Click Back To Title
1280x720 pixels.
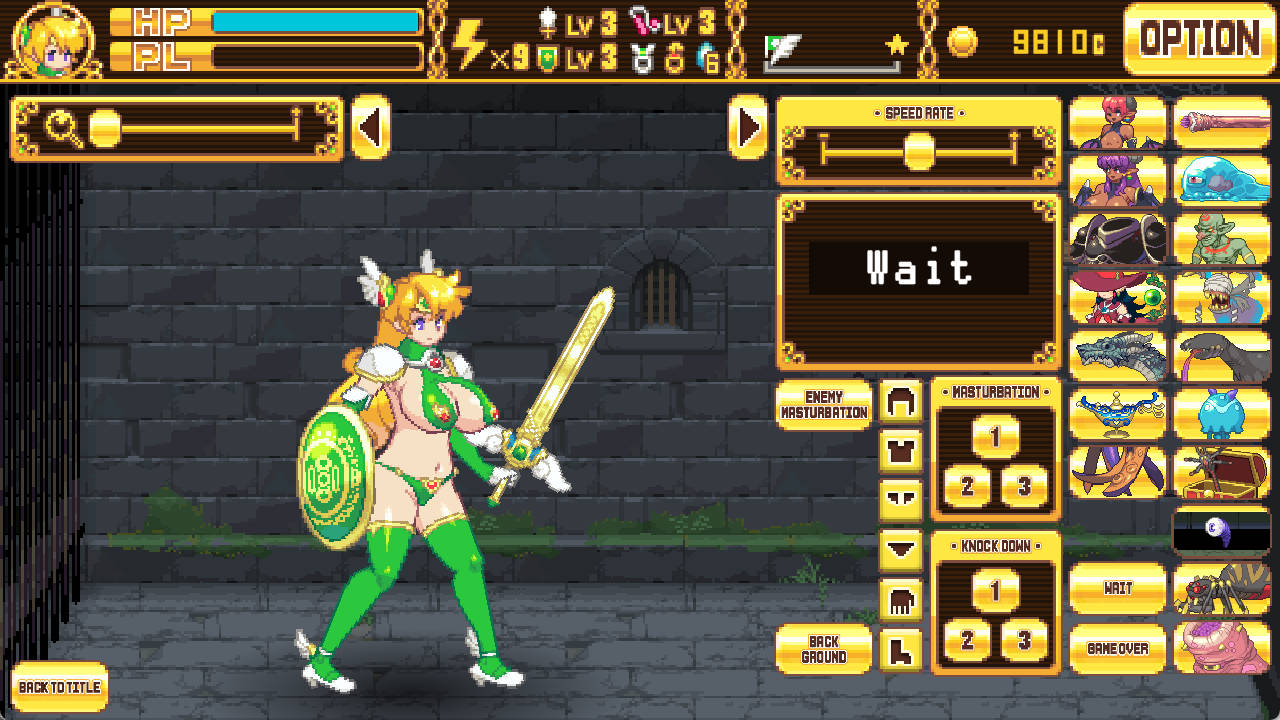[56, 689]
